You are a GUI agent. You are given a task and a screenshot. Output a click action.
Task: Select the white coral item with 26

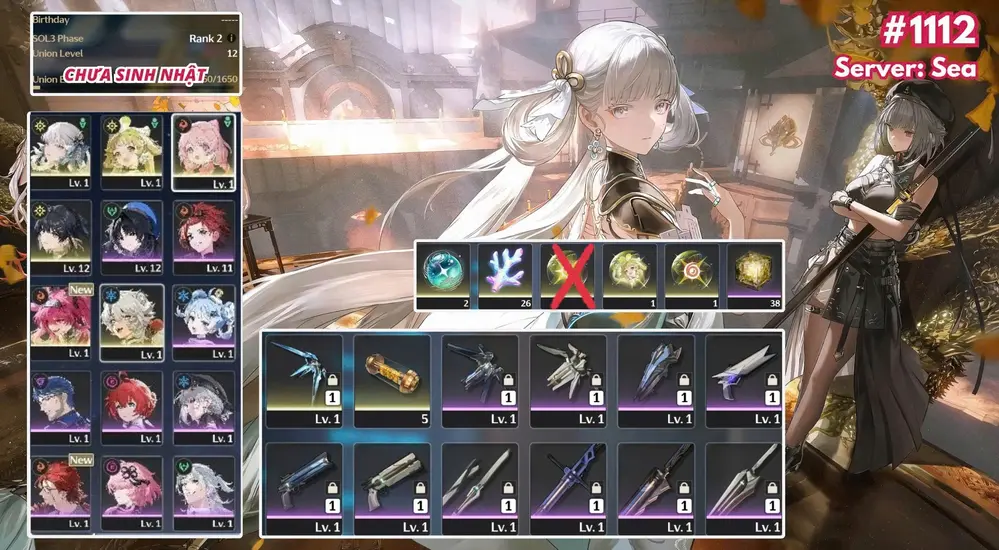[505, 272]
